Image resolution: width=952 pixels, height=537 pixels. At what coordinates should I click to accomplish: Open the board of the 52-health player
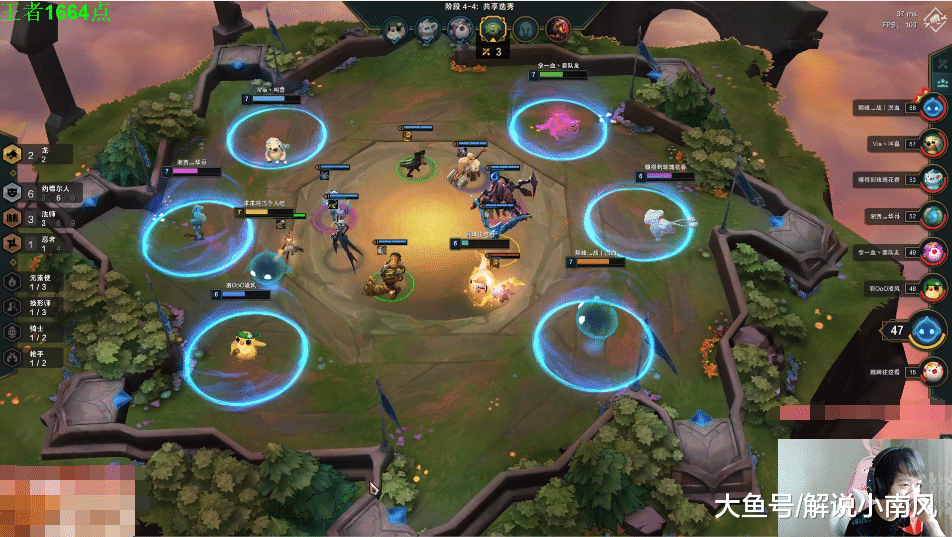[933, 215]
